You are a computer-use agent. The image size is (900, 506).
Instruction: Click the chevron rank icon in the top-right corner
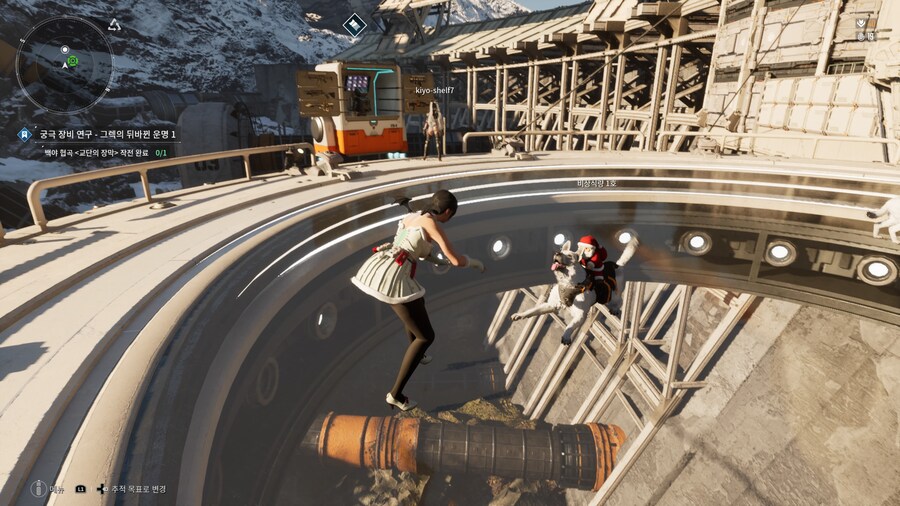point(862,21)
